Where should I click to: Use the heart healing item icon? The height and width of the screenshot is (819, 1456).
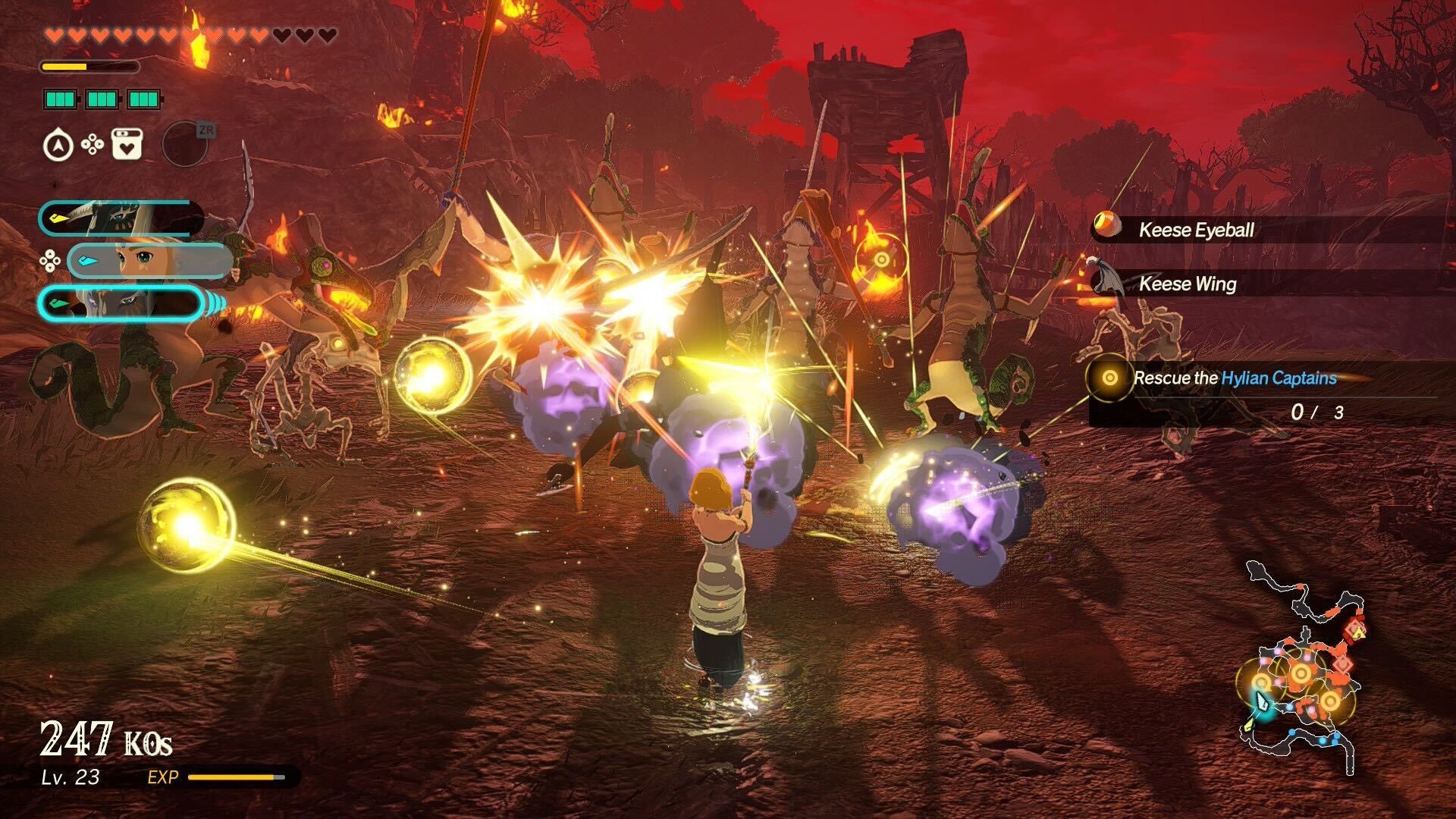[127, 144]
